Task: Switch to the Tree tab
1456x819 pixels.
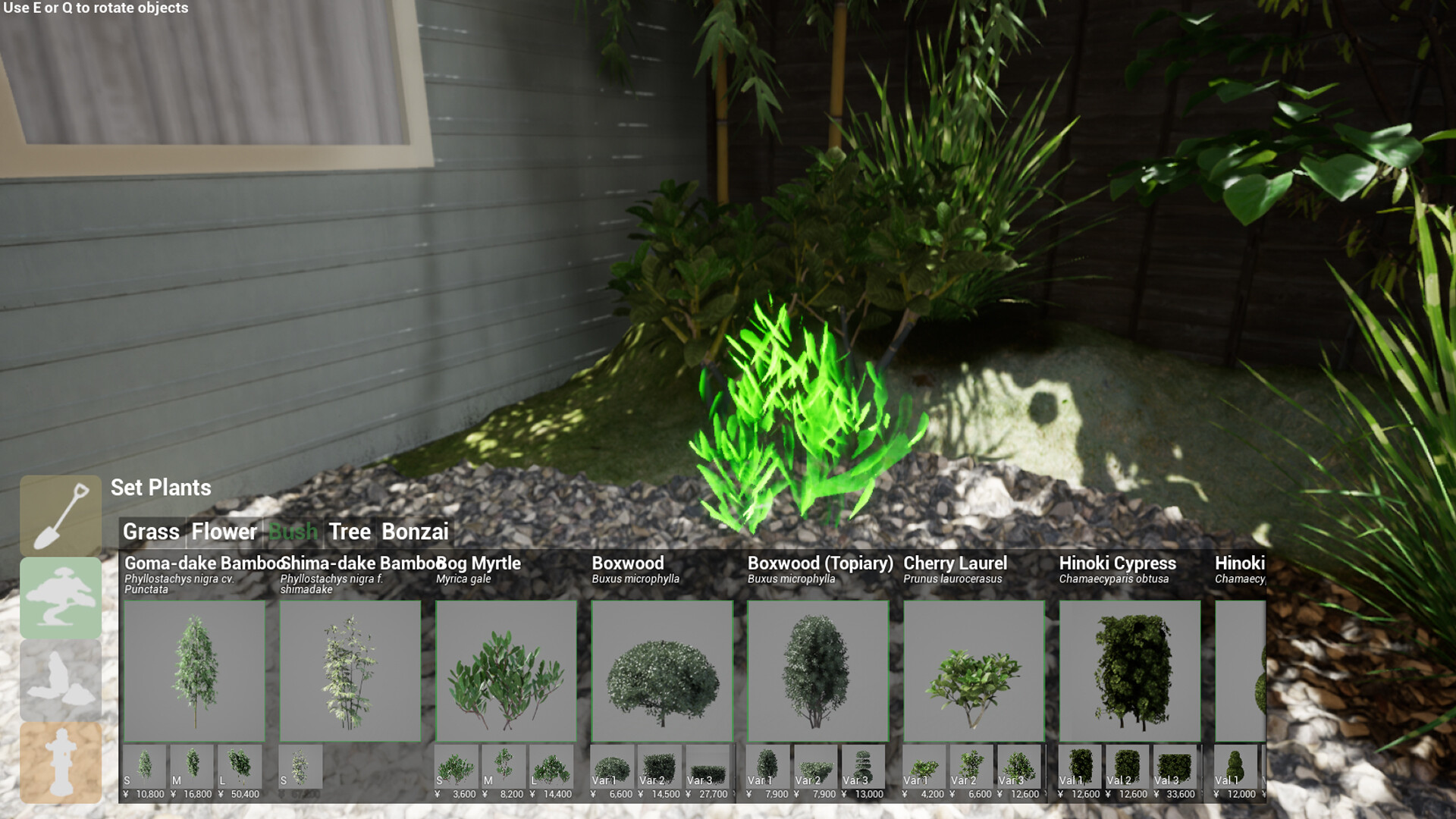Action: coord(350,532)
